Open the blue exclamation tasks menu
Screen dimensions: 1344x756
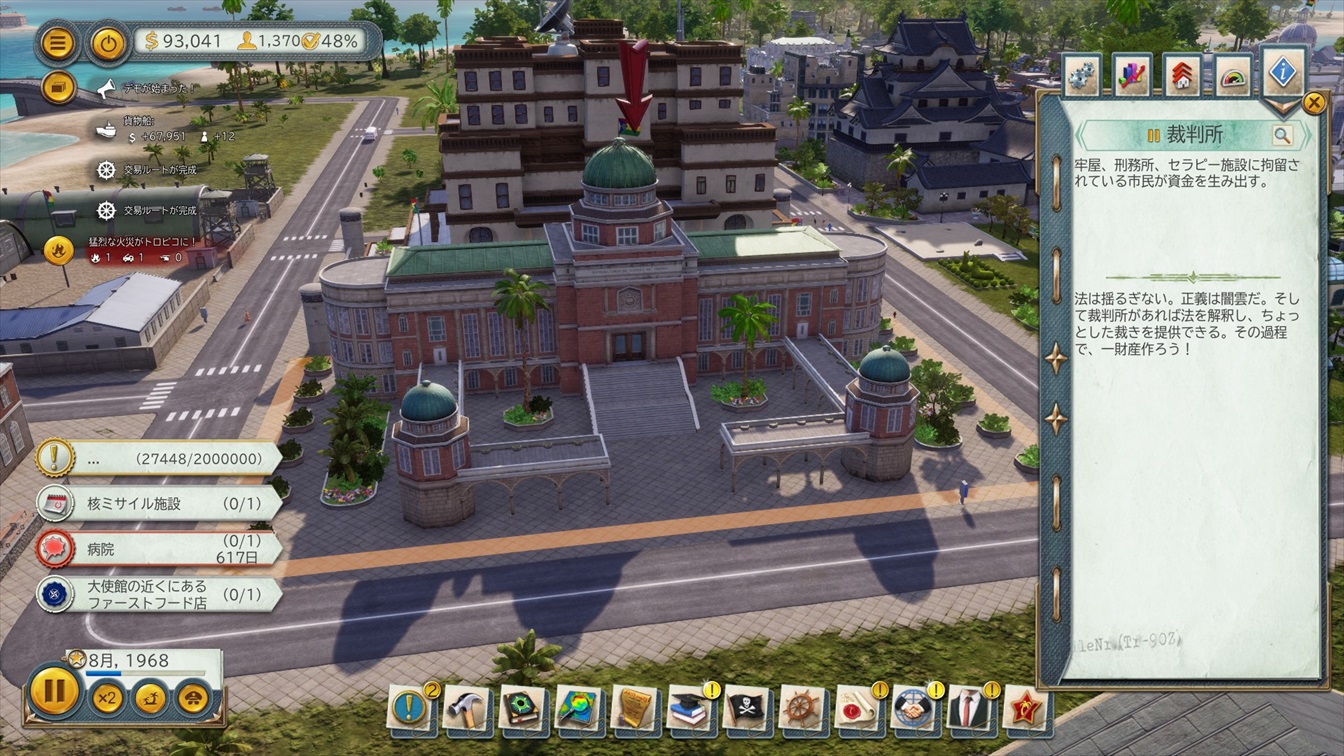click(x=409, y=708)
